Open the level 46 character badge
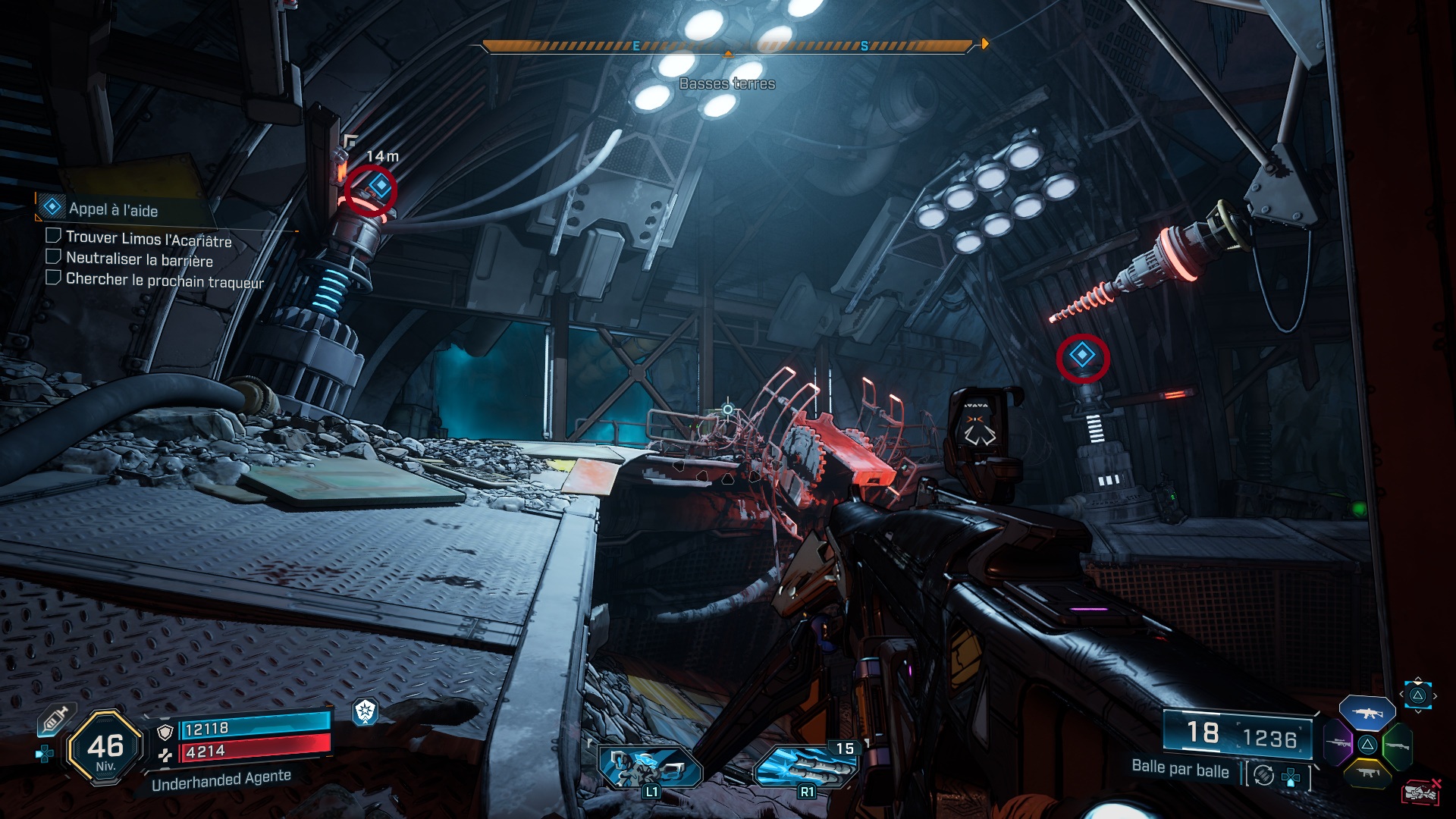The width and height of the screenshot is (1456, 819). point(105,748)
